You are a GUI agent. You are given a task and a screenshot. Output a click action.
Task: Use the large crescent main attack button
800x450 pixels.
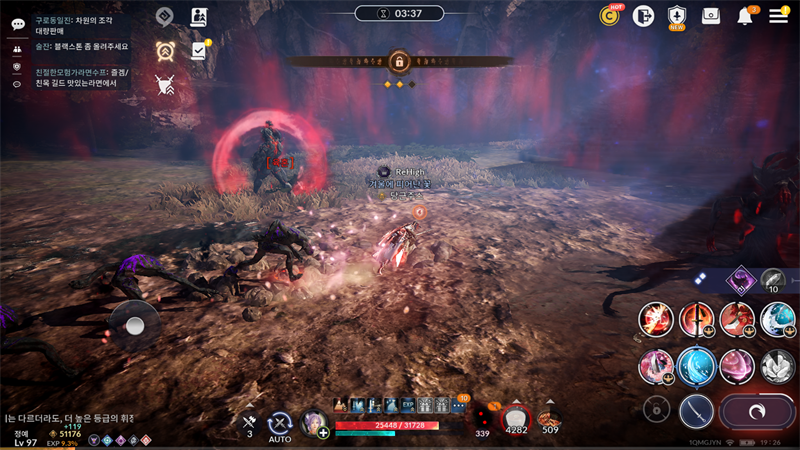[x=757, y=411]
